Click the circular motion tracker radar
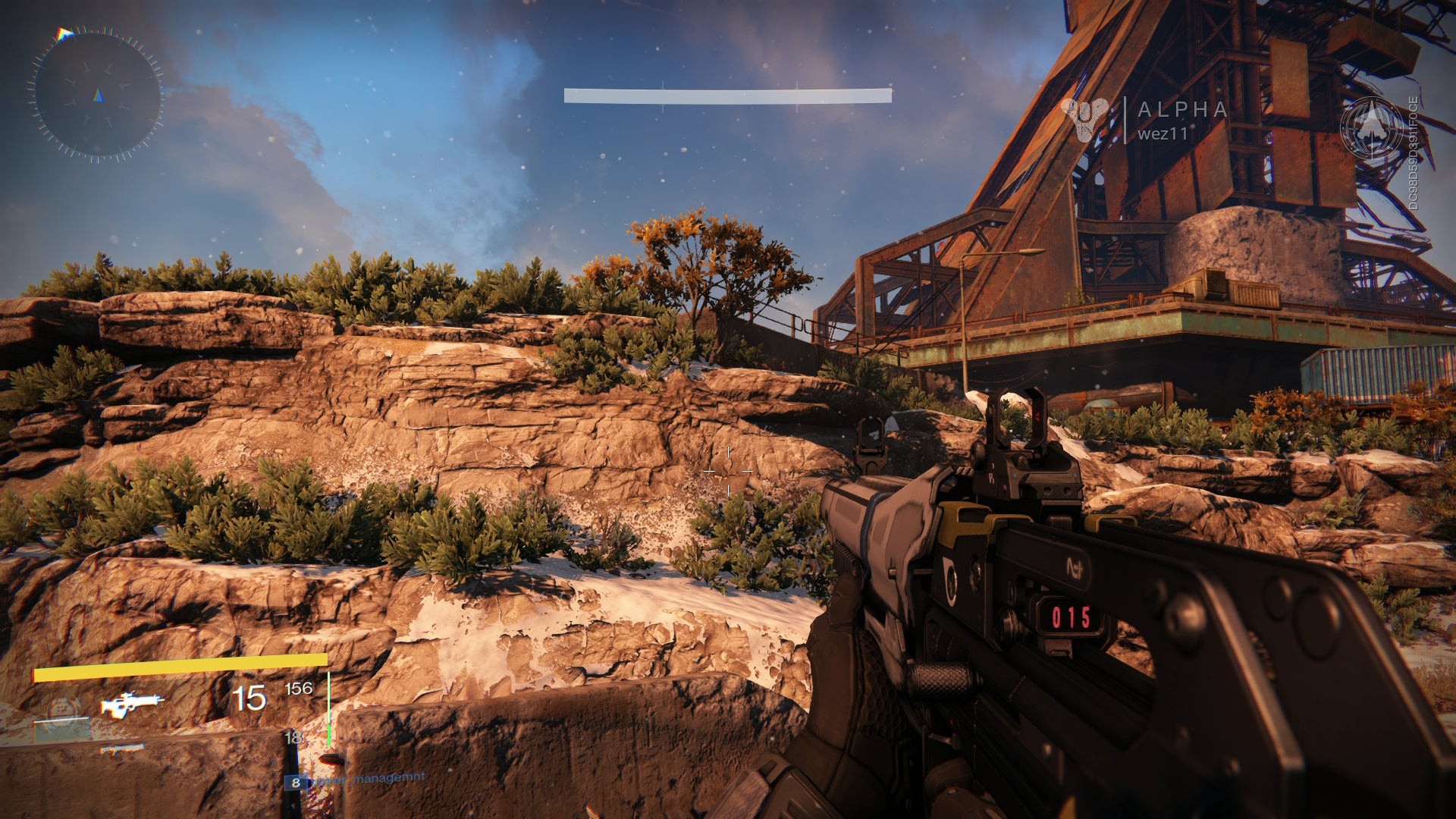 pos(97,95)
